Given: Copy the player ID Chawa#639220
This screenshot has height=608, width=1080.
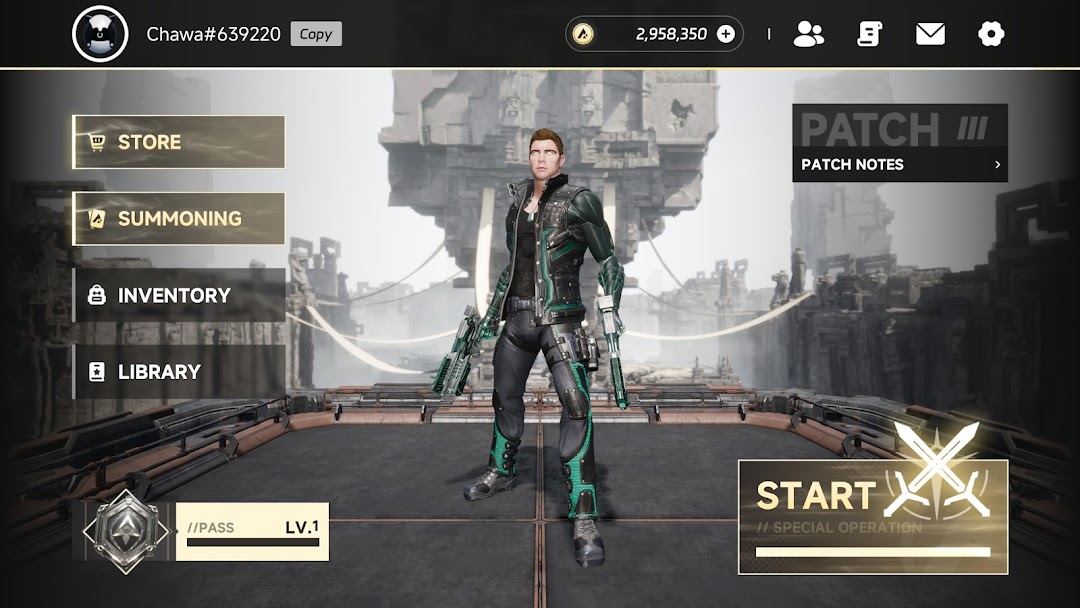Looking at the screenshot, I should point(316,34).
